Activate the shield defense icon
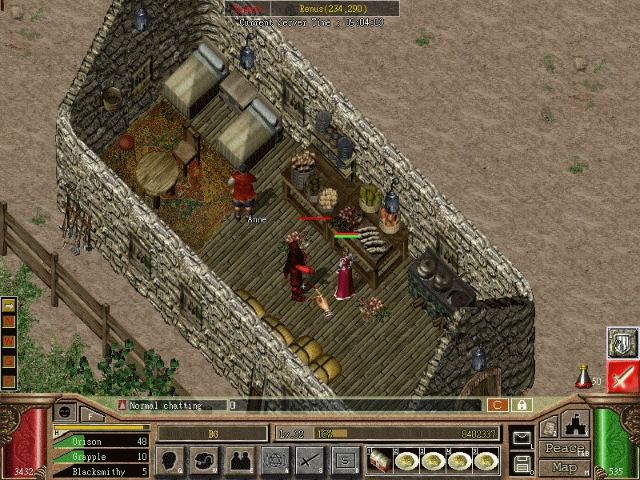This screenshot has width=640, height=480. coord(623,342)
